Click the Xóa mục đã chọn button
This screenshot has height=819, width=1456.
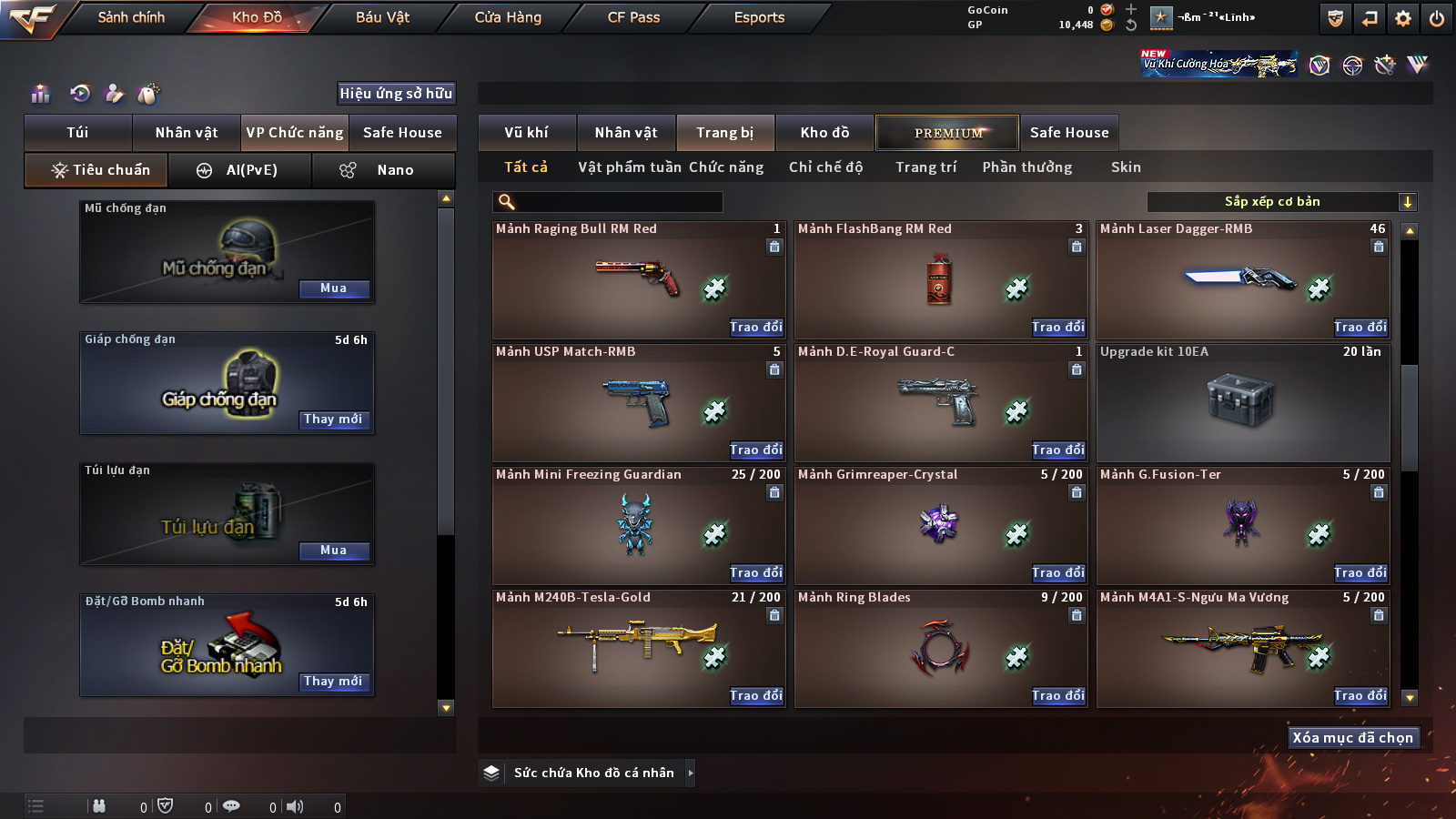tap(1353, 738)
